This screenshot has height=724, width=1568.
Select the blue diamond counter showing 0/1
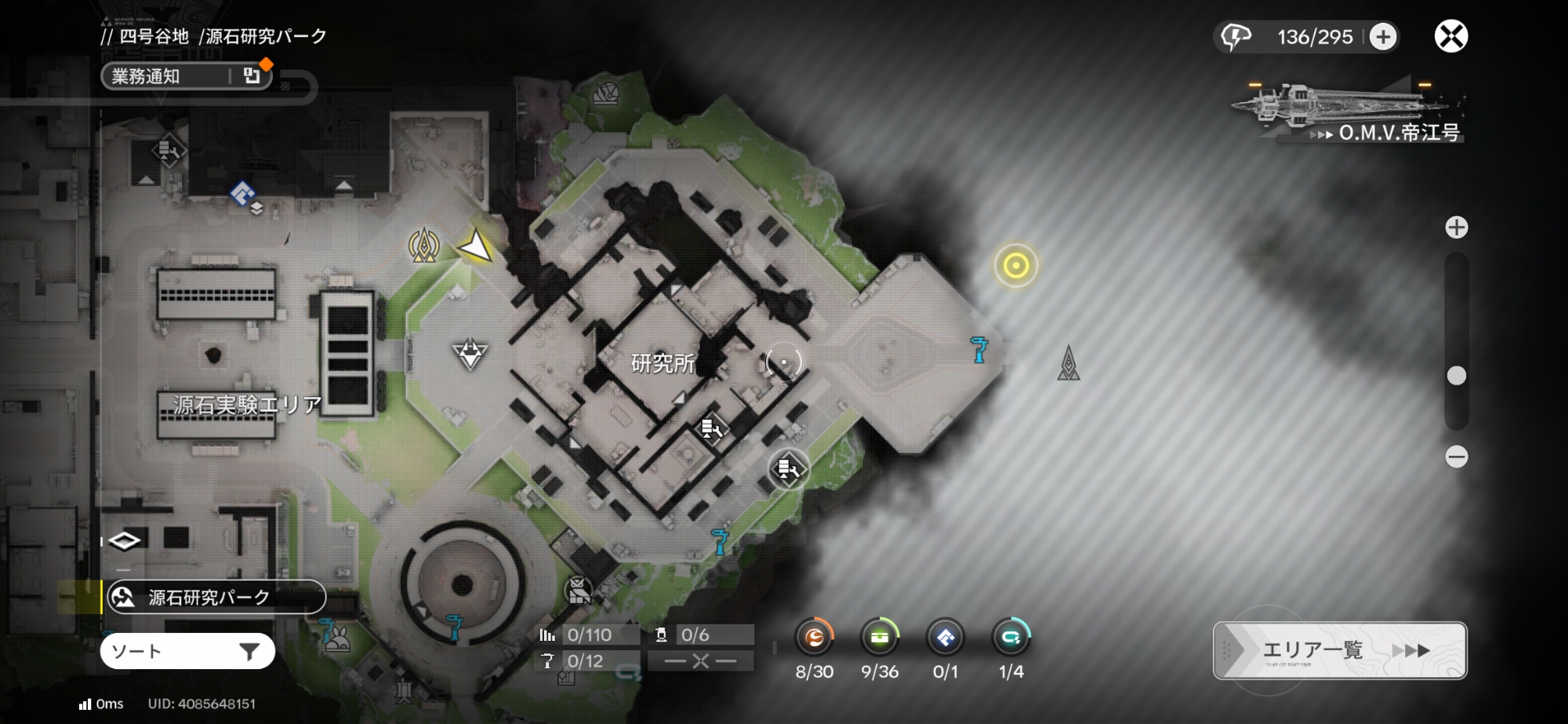(946, 638)
